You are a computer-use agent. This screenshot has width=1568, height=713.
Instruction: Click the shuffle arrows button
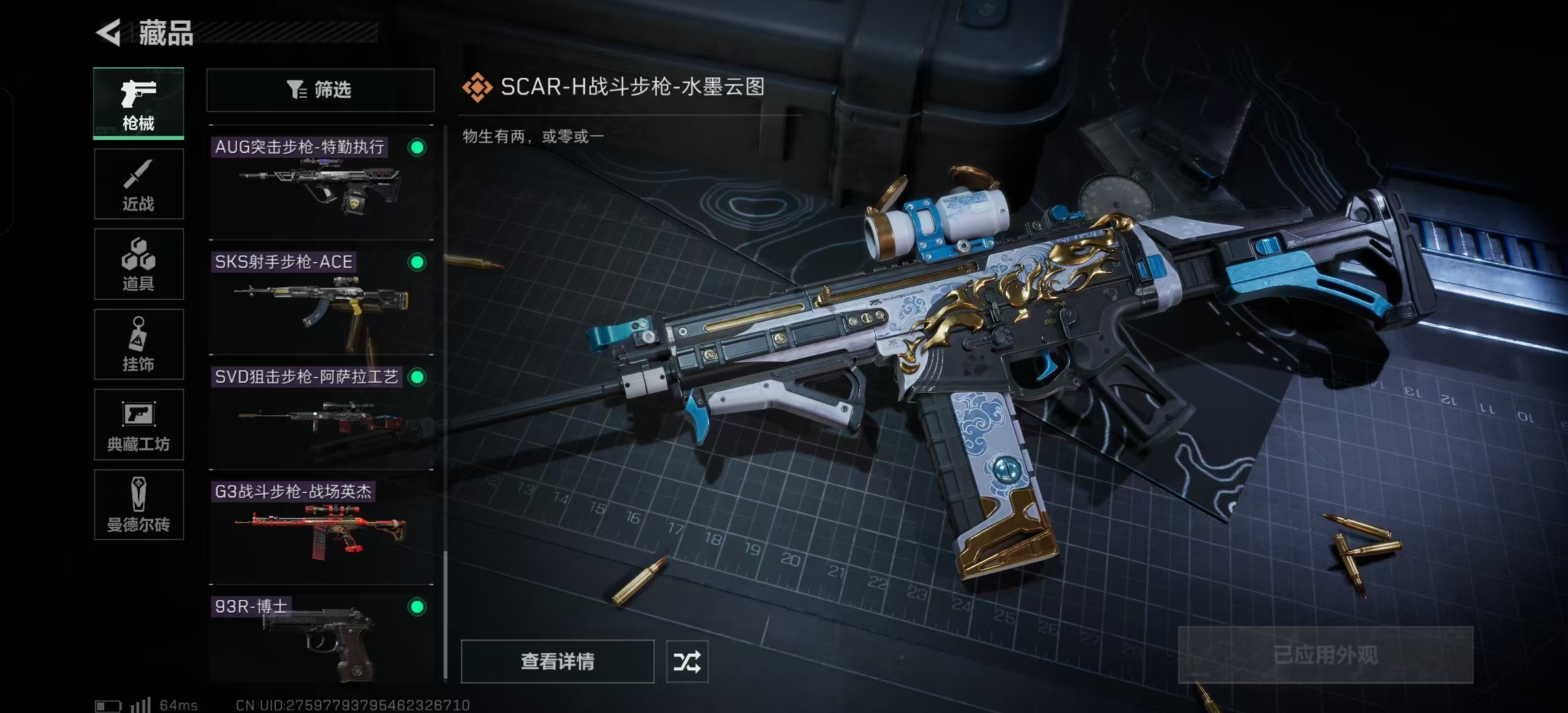coord(687,661)
